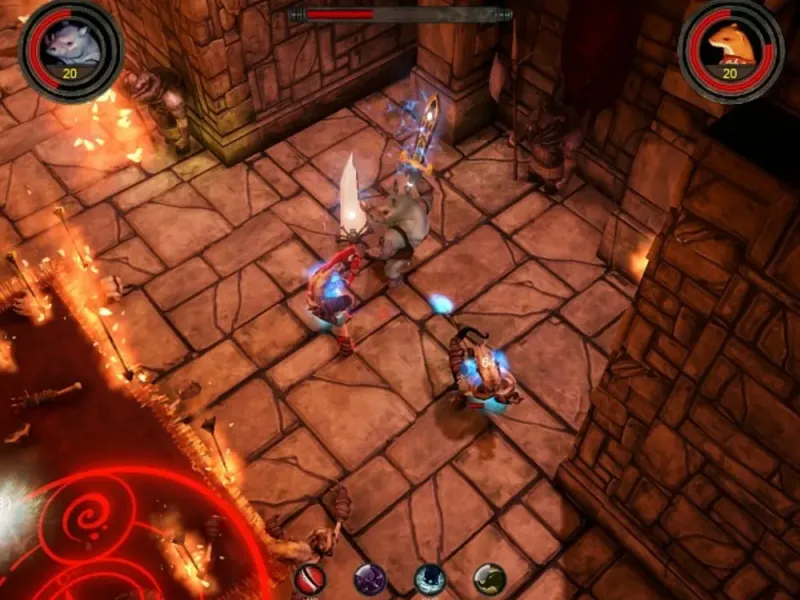Select the dark green orb ability

coord(489,580)
